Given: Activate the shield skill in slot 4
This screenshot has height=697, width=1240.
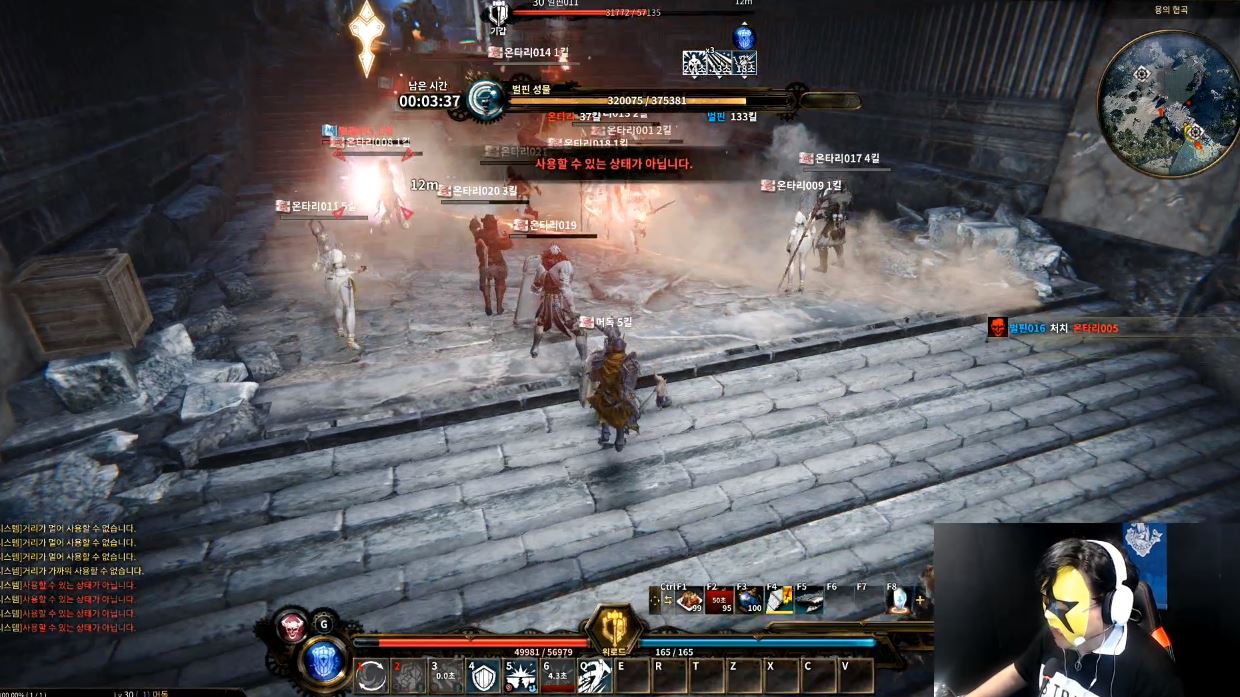Looking at the screenshot, I should tap(485, 677).
